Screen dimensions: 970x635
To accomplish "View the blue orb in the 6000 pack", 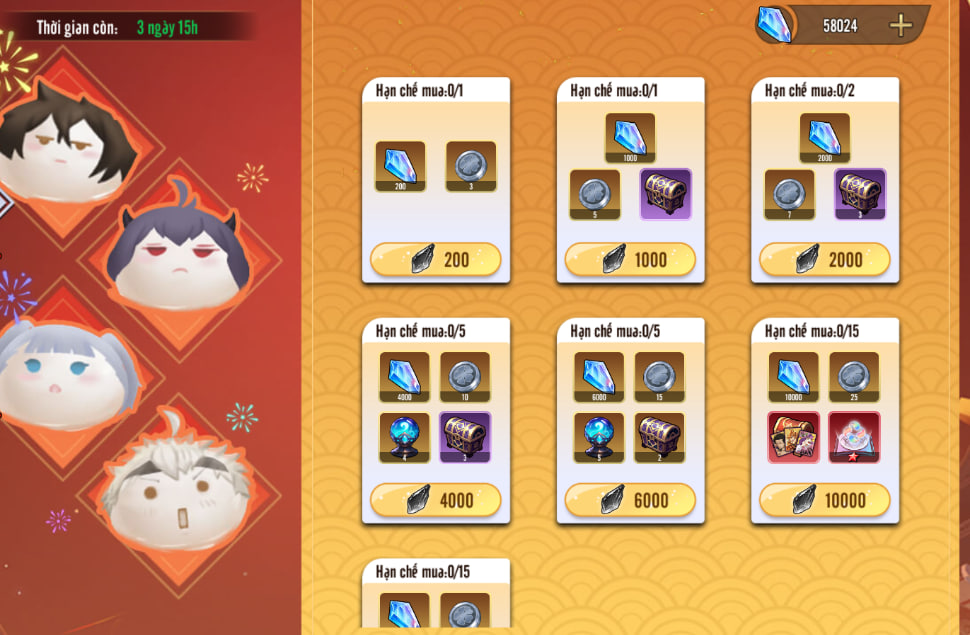I will pos(599,437).
